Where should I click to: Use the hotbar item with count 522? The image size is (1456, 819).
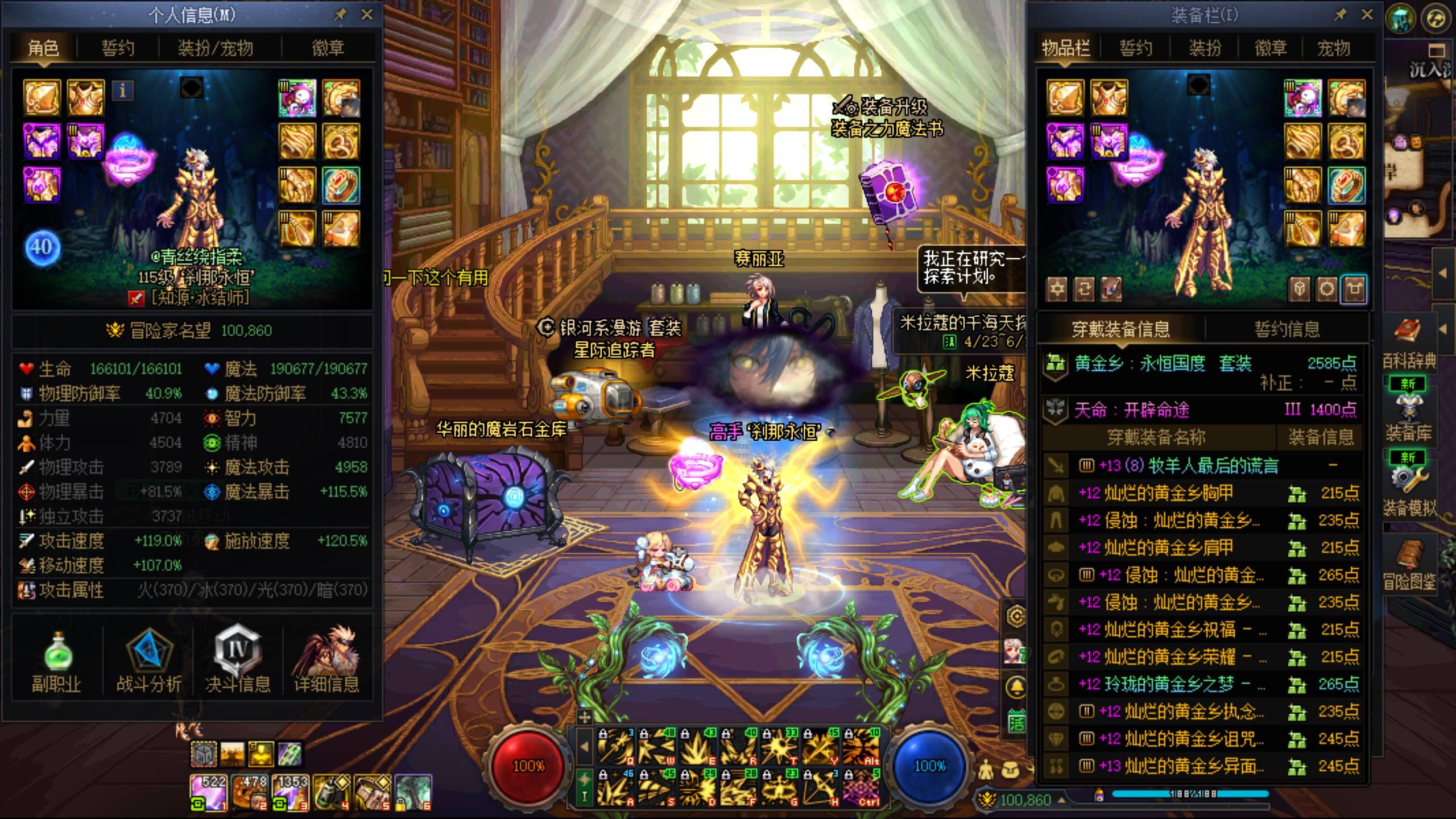click(x=208, y=792)
